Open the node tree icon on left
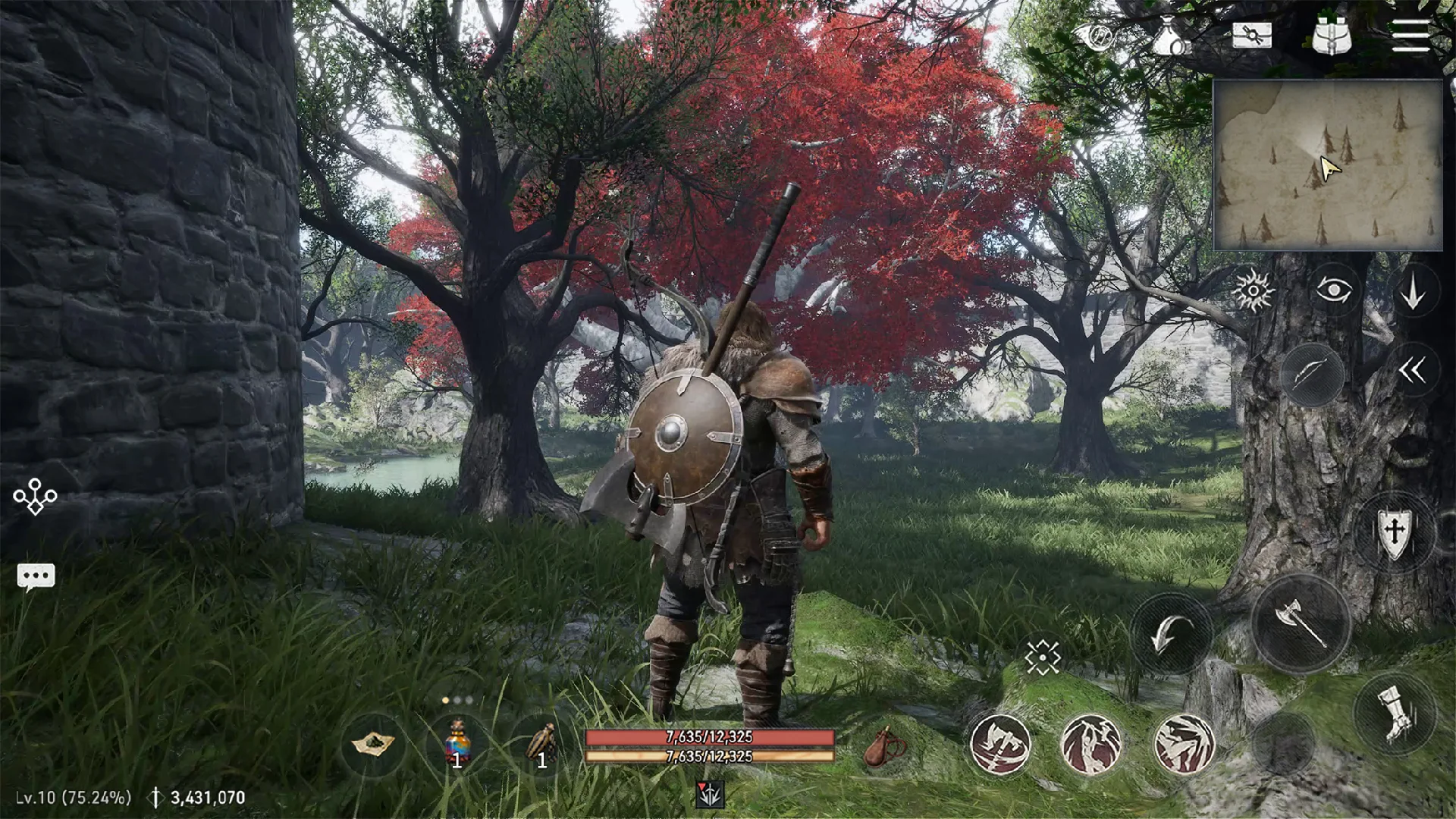This screenshot has height=819, width=1456. (35, 497)
